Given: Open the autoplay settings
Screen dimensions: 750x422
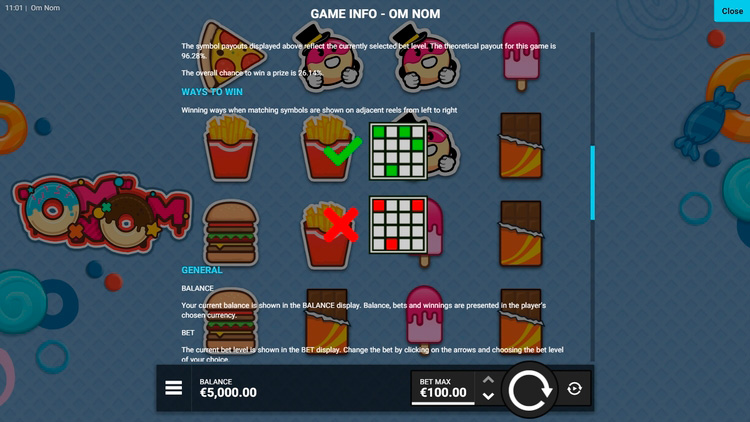Looking at the screenshot, I should point(574,389).
